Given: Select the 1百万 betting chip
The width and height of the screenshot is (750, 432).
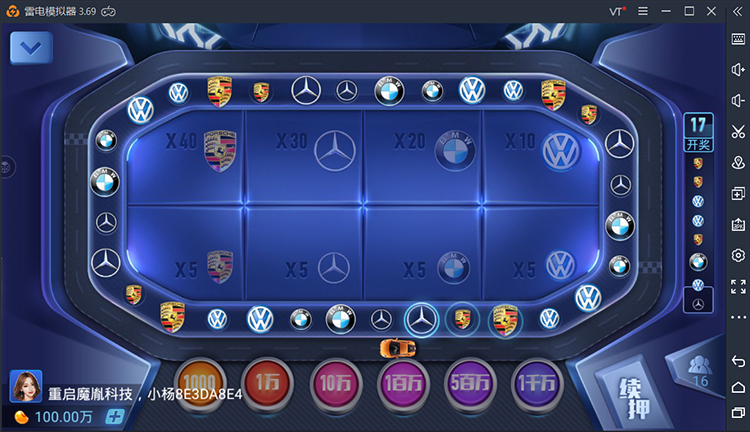Looking at the screenshot, I should [x=403, y=383].
